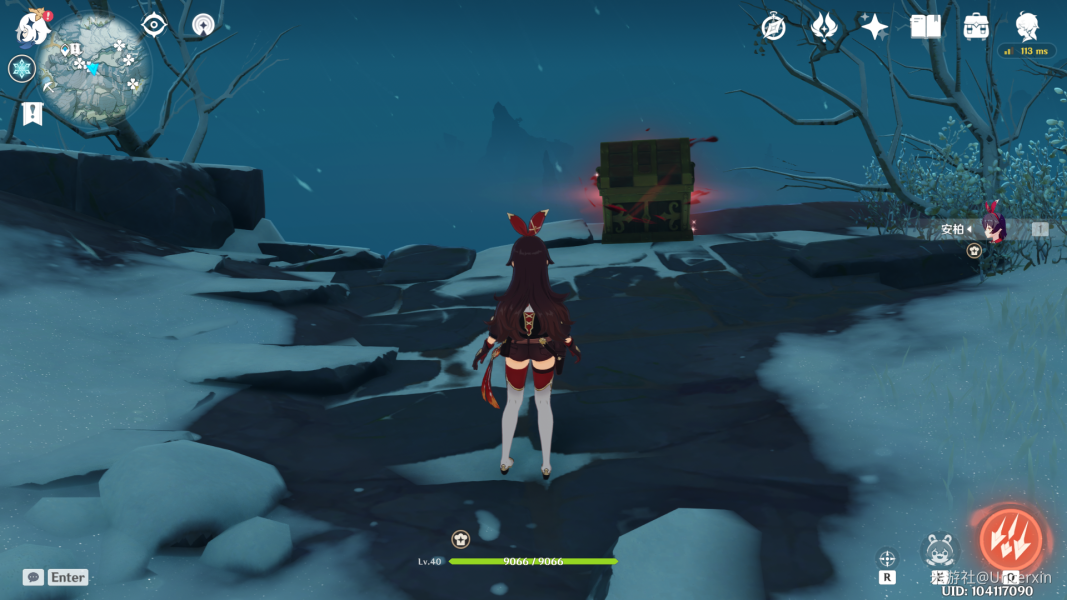Image resolution: width=1067 pixels, height=600 pixels.
Task: Open the winged emblem events icon
Action: coord(824,27)
